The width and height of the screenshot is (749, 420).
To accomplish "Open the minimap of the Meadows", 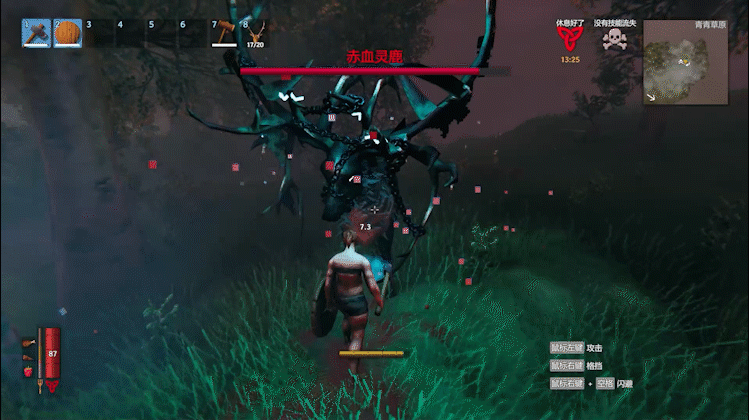I will tap(685, 63).
